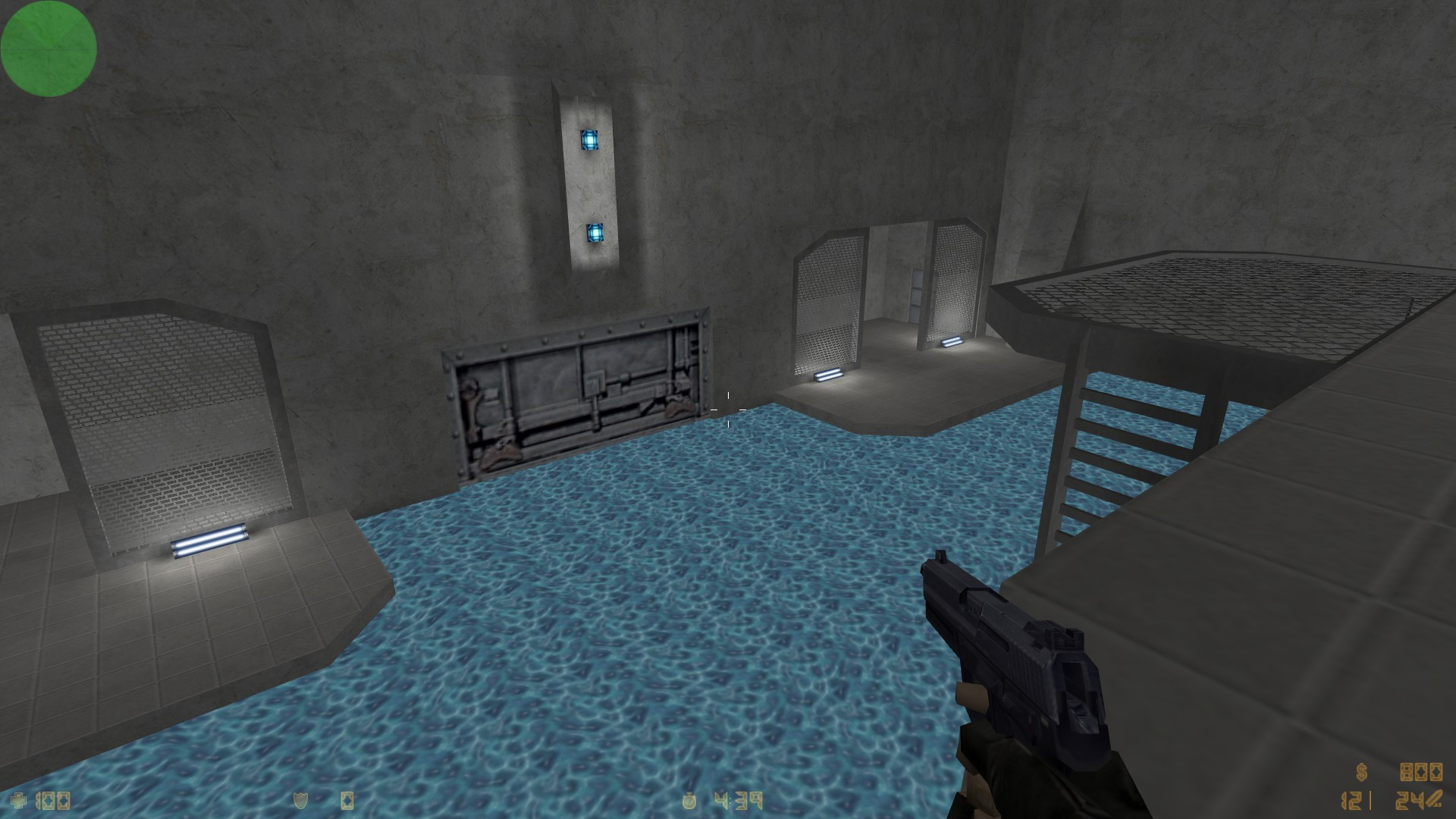The width and height of the screenshot is (1456, 819).
Task: Click the stopwatch timer icon on HUD
Action: (x=689, y=801)
